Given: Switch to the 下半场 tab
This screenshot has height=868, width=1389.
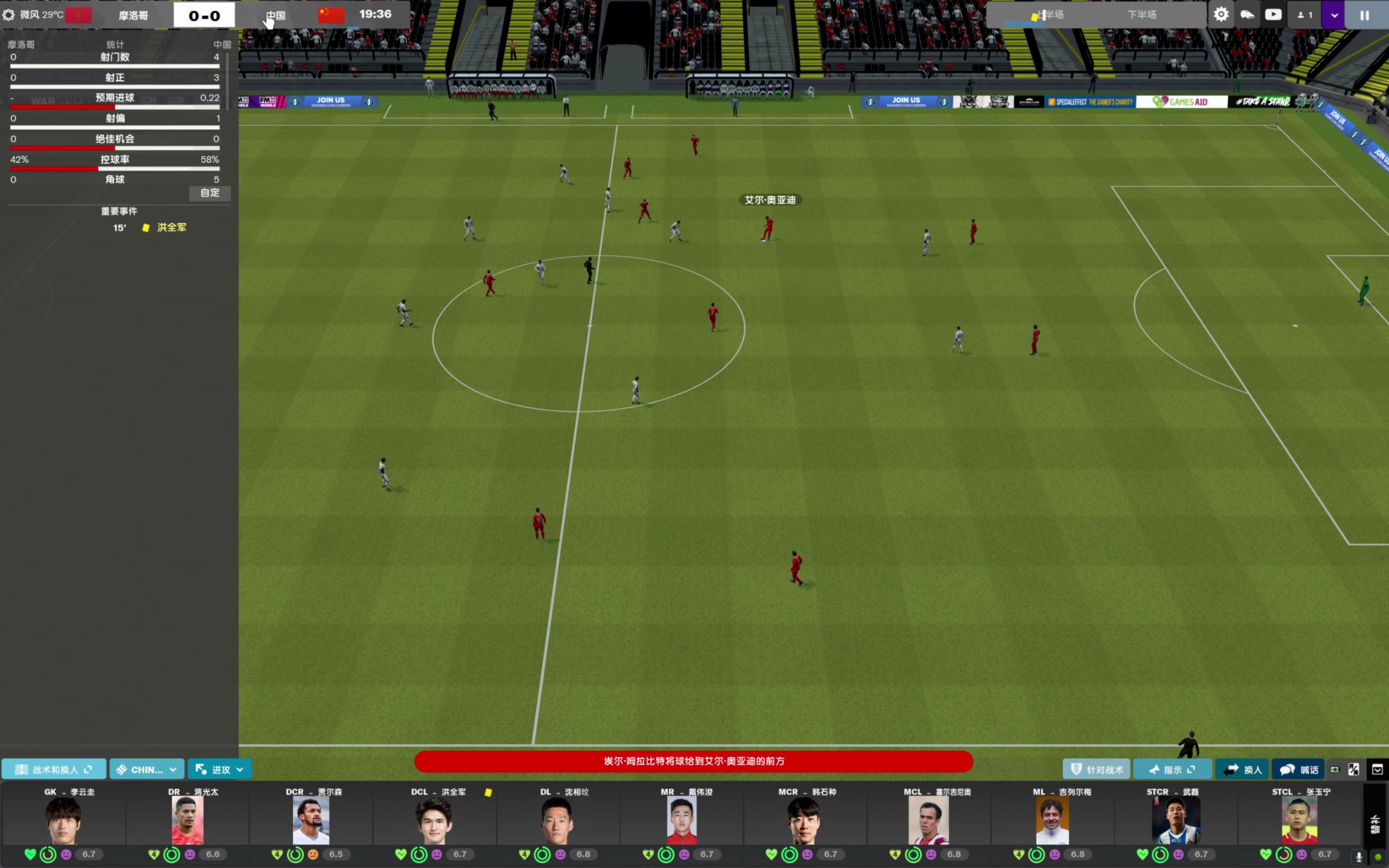Looking at the screenshot, I should (1142, 14).
